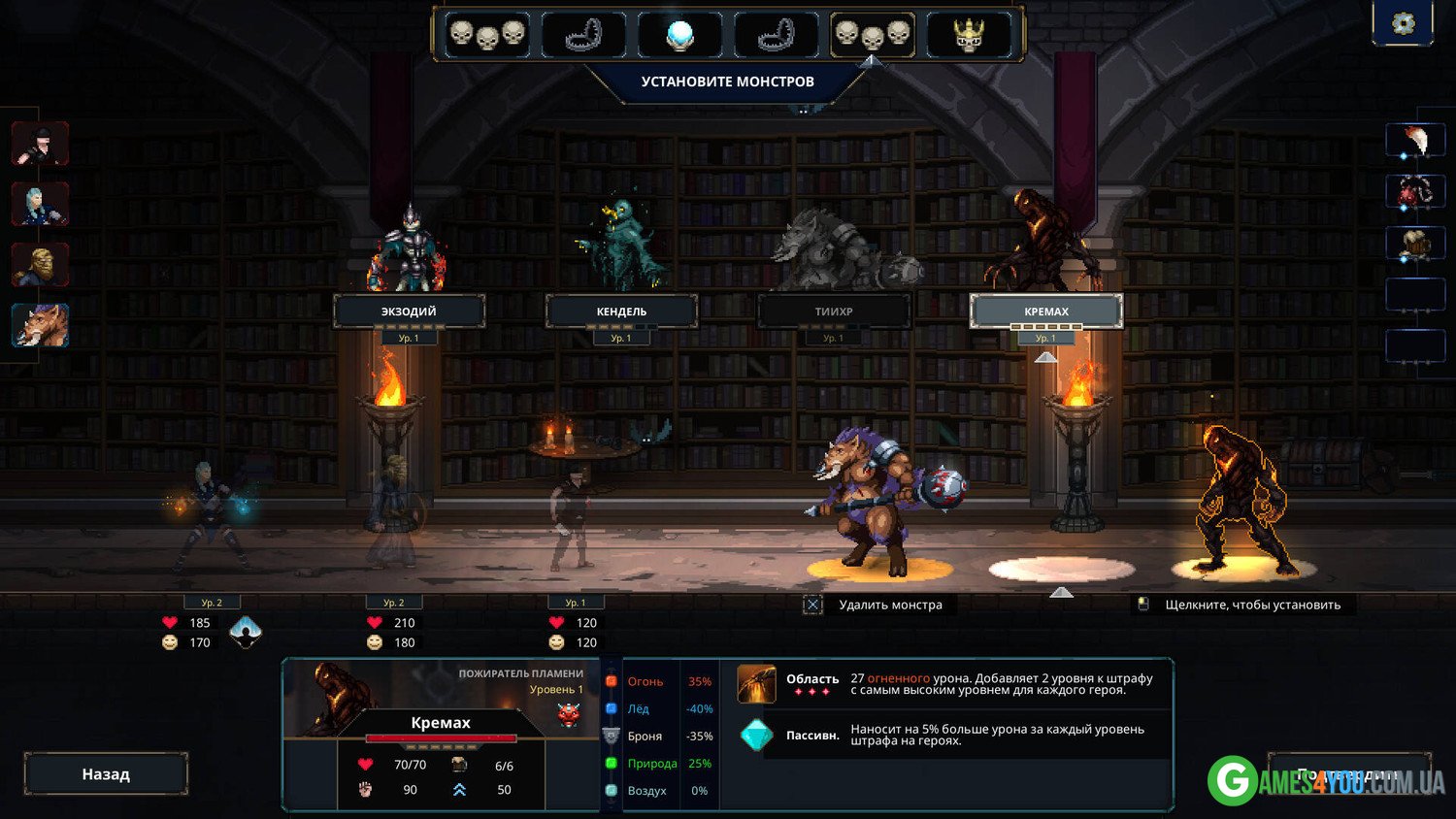Choose the Кендель monster nameplate
Viewport: 1456px width, 819px height.
pyautogui.click(x=621, y=311)
